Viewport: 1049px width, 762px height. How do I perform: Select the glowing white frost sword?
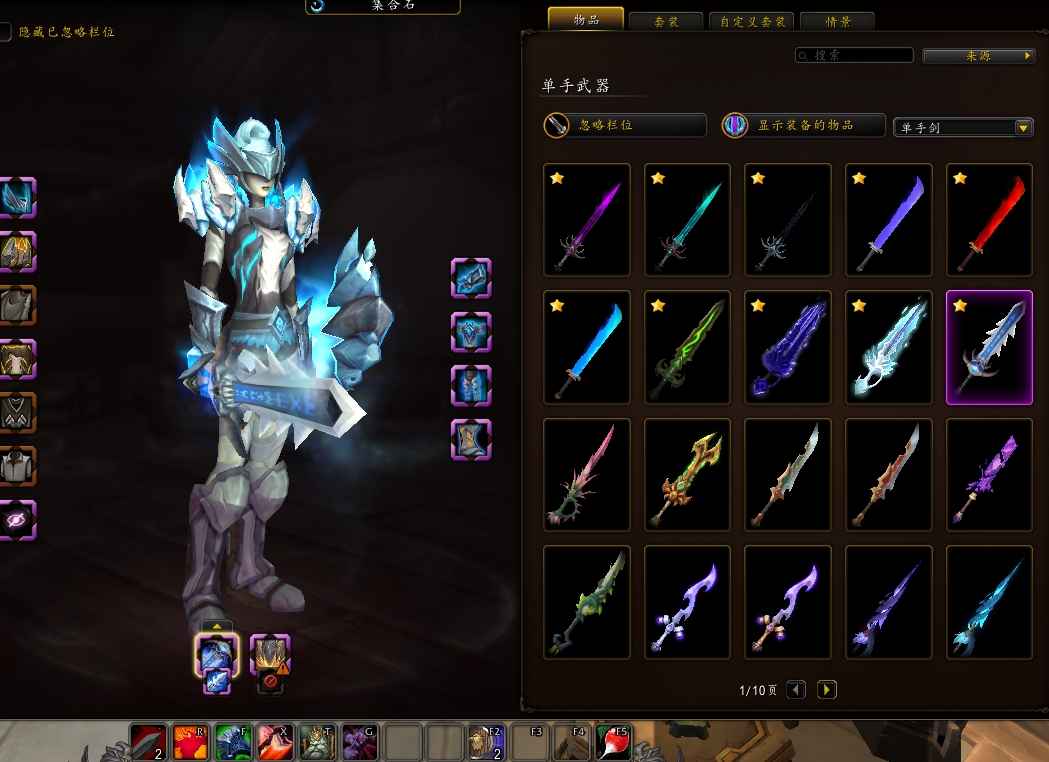[889, 347]
